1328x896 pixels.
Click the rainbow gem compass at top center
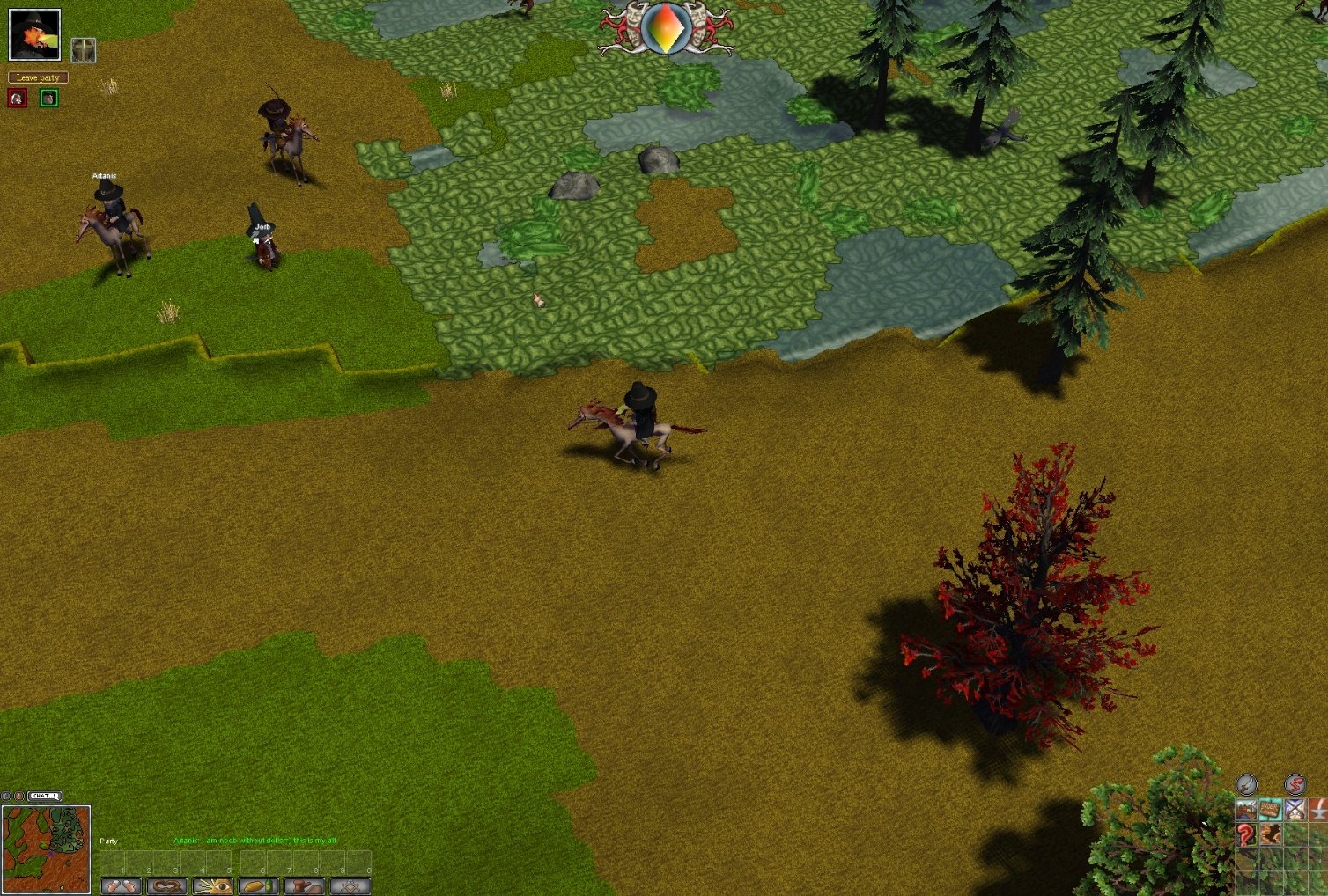tap(666, 29)
